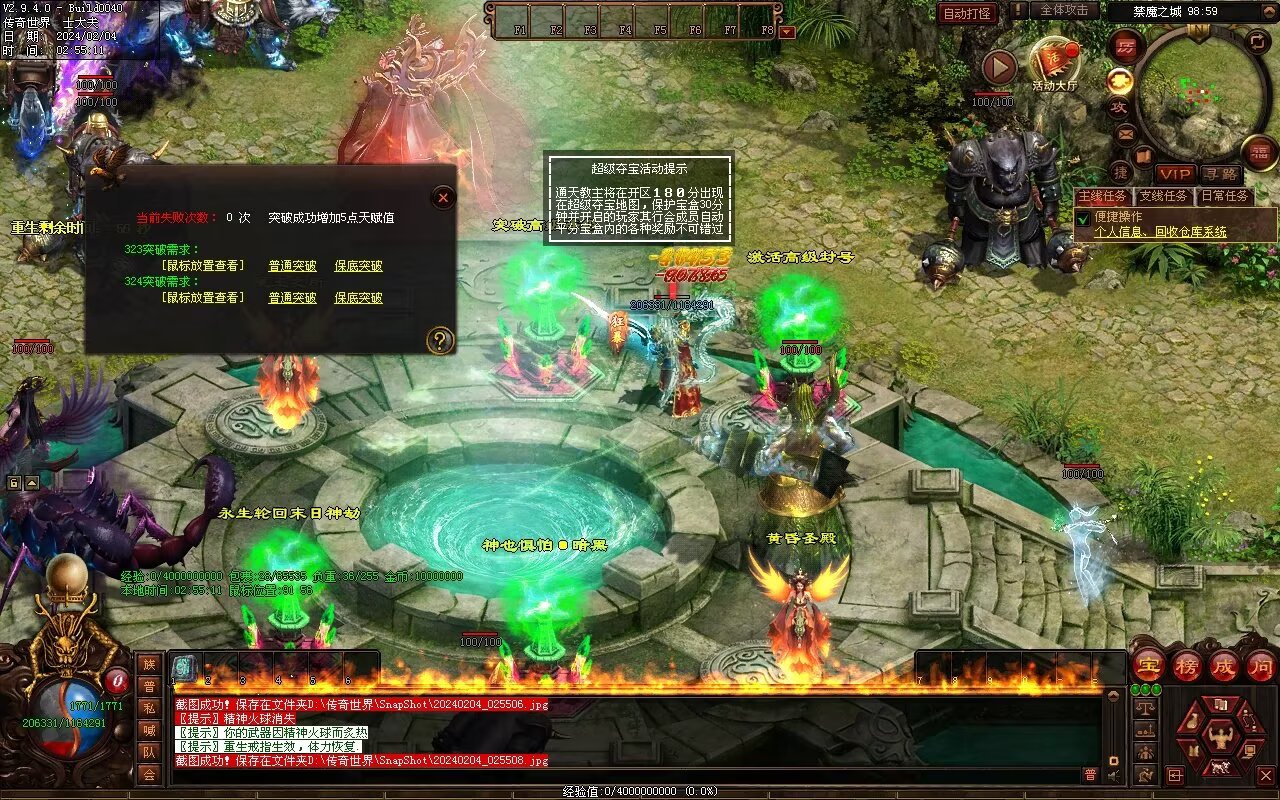
Task: Choose 普通突破 for the 323 breakthrough
Action: 292,266
